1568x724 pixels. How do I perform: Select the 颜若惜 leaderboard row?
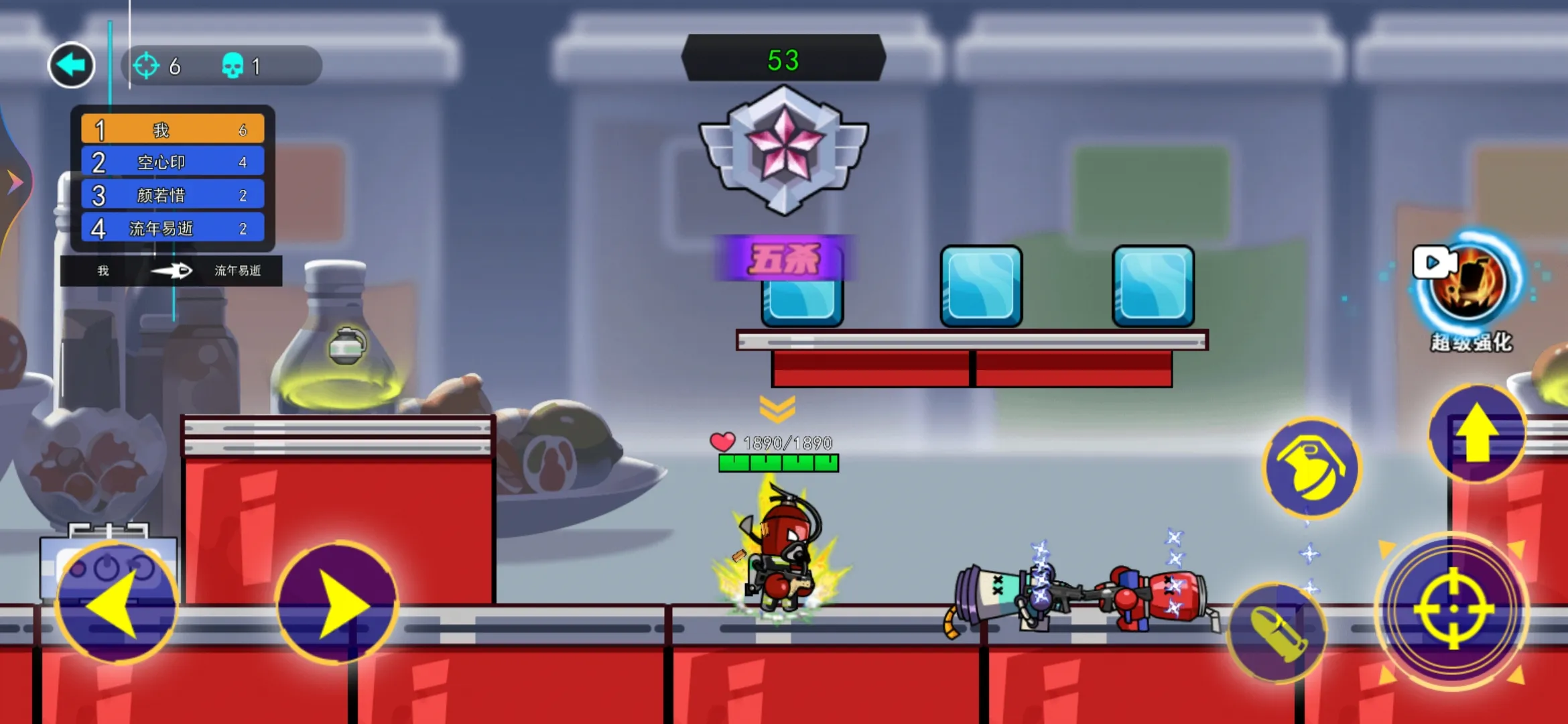(173, 195)
